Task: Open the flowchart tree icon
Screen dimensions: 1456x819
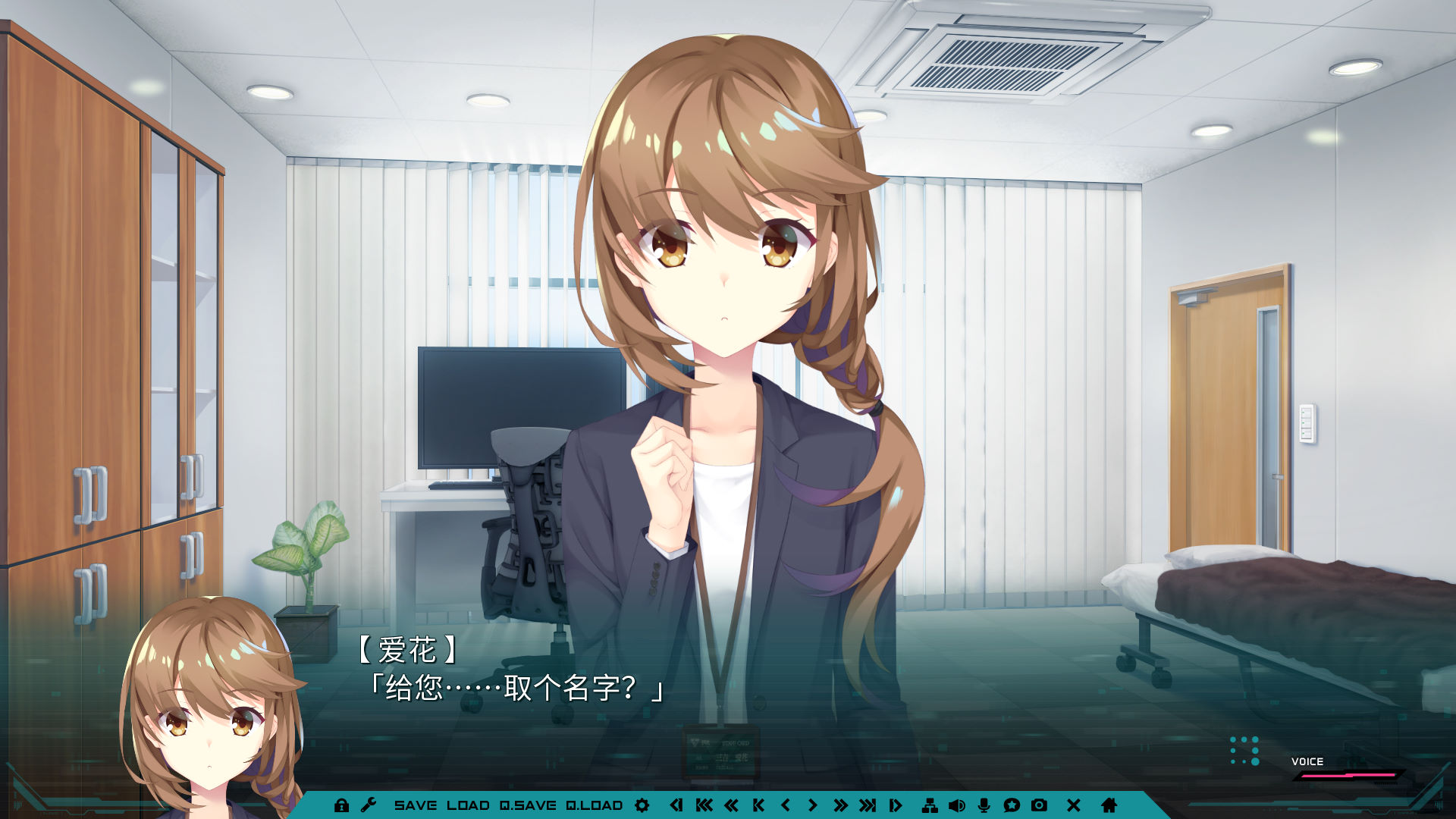Action: pos(930,805)
